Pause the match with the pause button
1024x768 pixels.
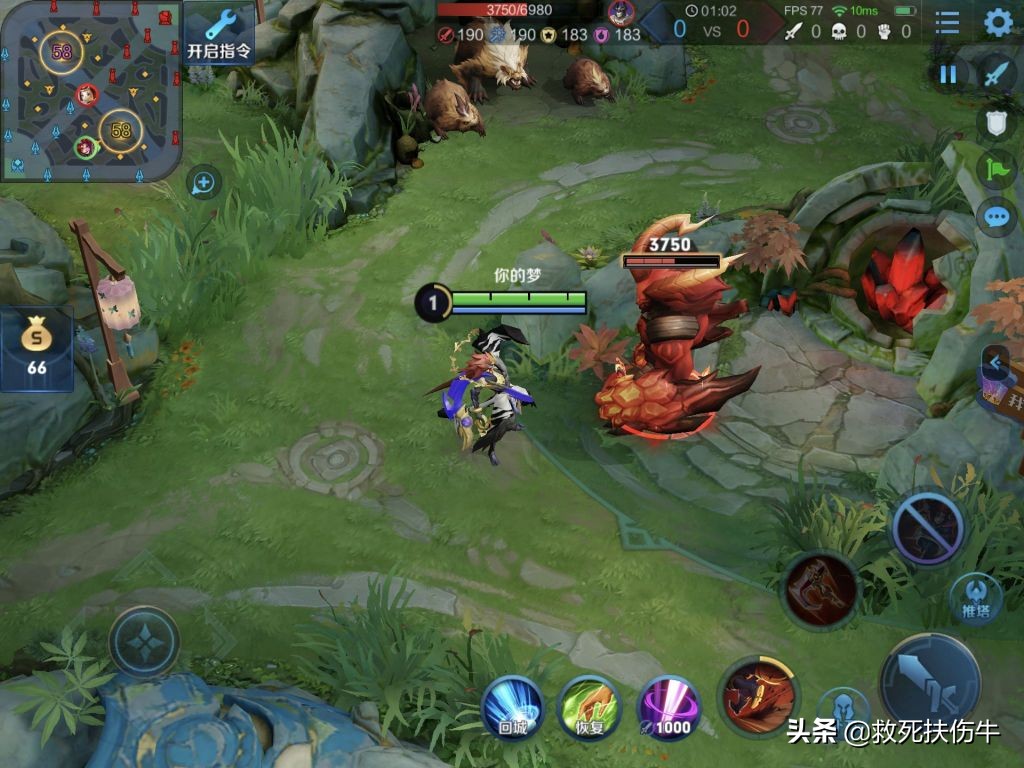(x=947, y=73)
